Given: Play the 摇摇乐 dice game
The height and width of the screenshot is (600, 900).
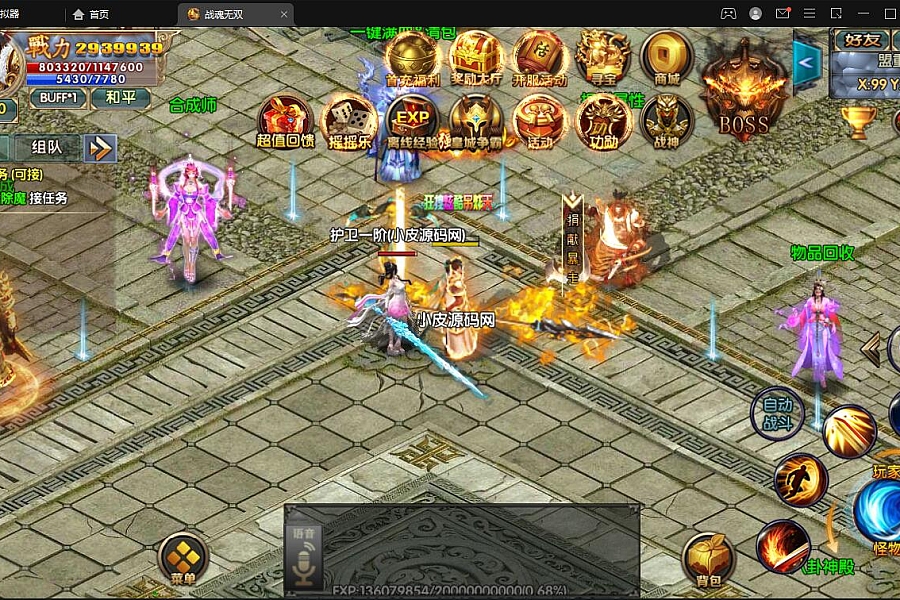Looking at the screenshot, I should (x=350, y=121).
